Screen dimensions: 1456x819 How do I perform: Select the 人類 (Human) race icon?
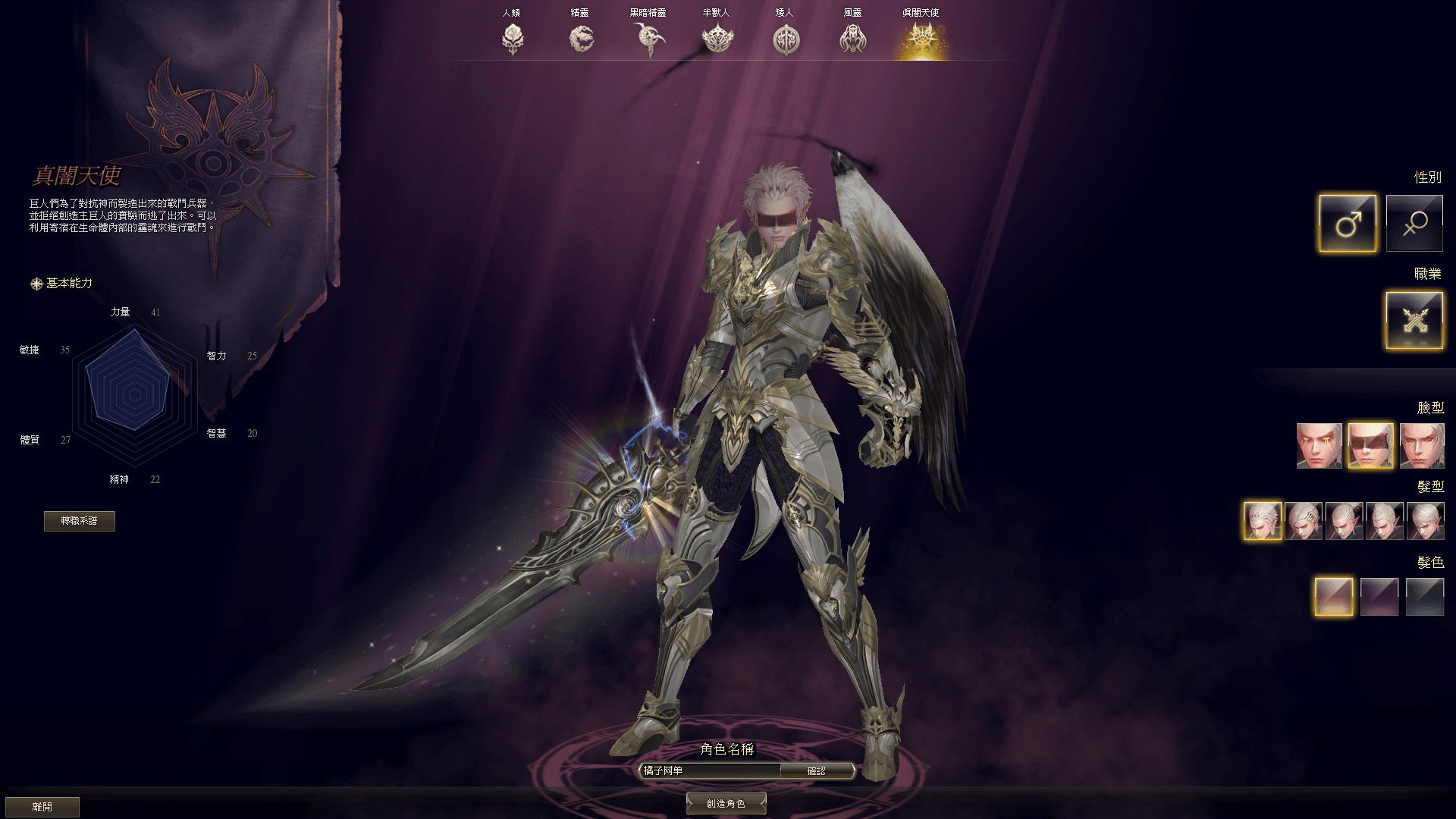coord(512,38)
